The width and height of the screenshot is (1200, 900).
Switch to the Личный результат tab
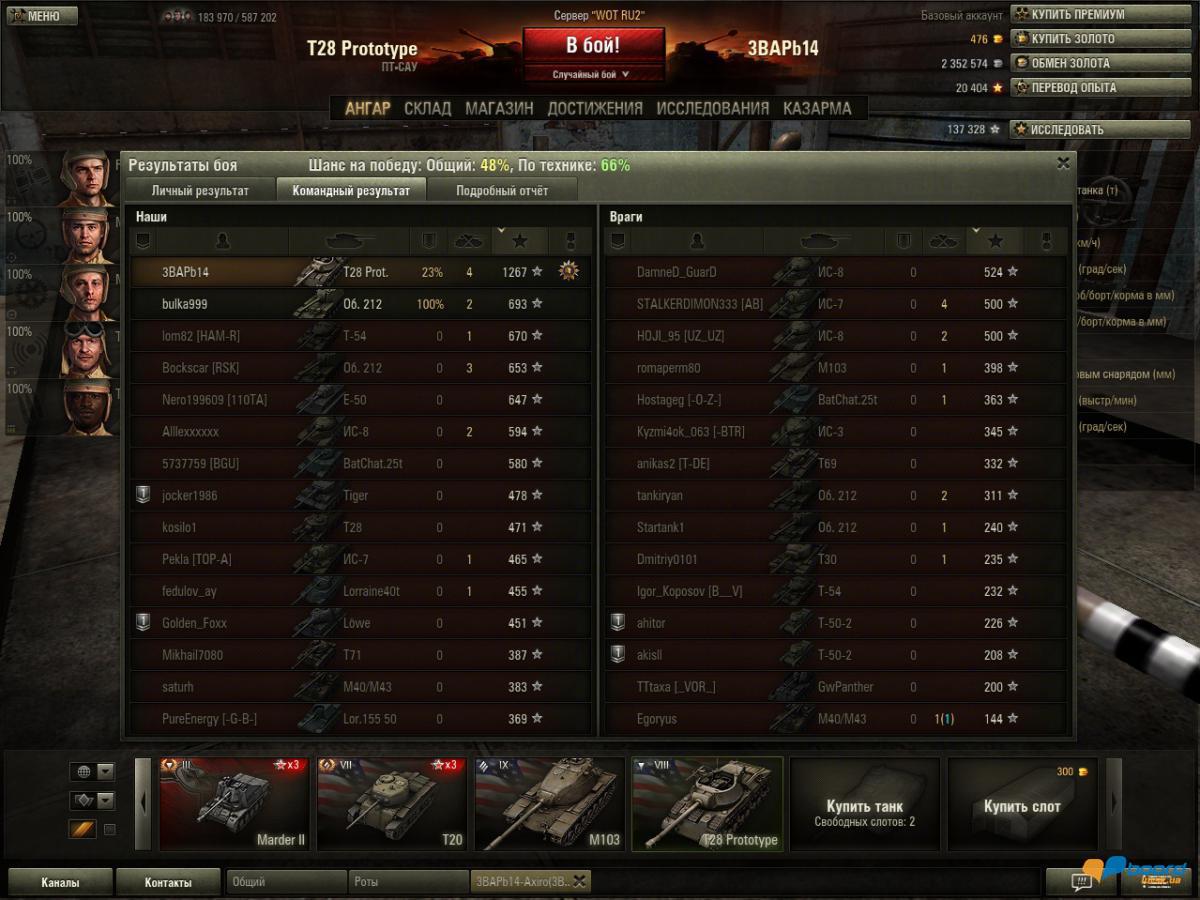tap(200, 190)
